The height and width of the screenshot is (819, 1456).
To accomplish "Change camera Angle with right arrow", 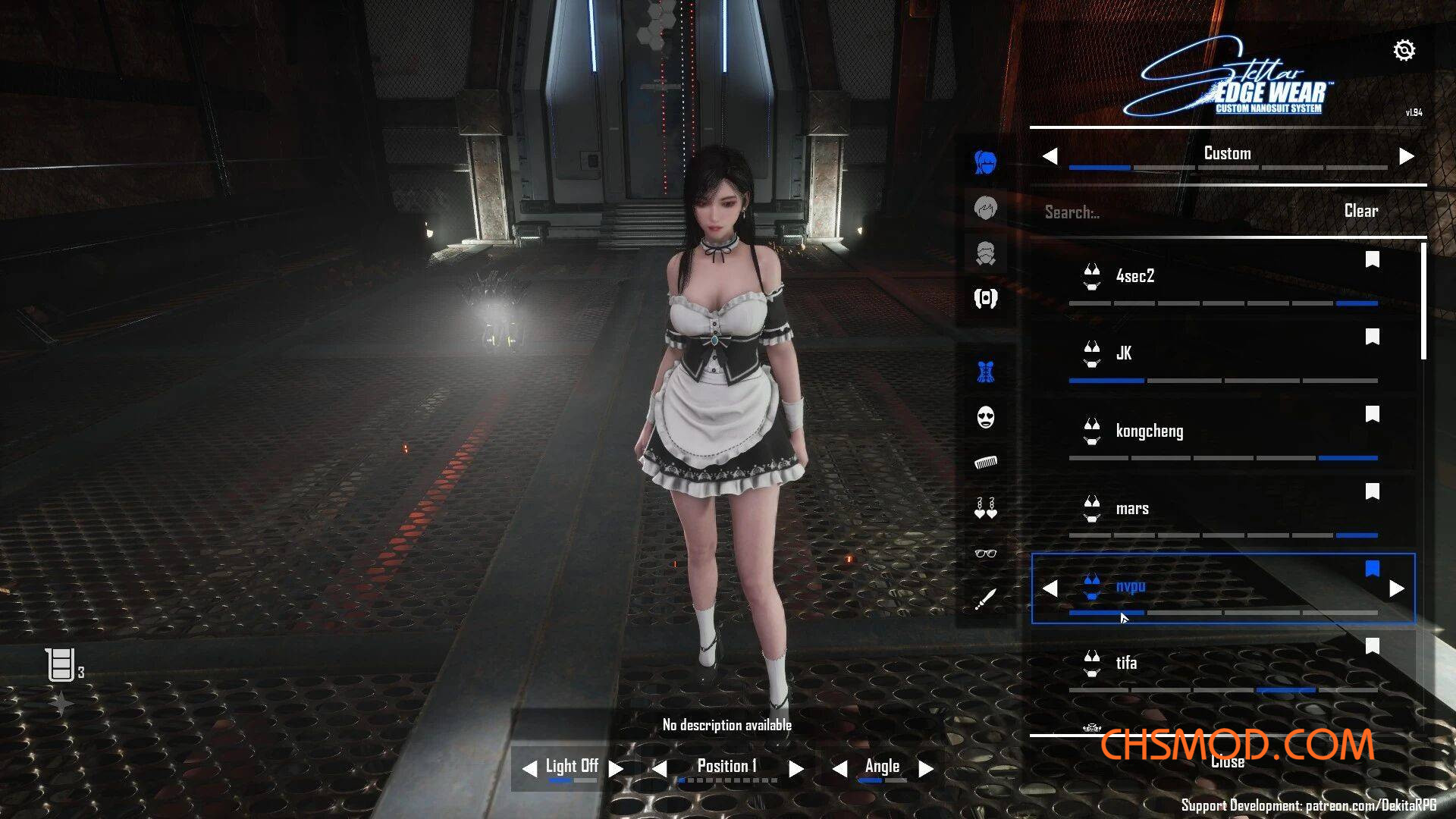I will pos(925,769).
